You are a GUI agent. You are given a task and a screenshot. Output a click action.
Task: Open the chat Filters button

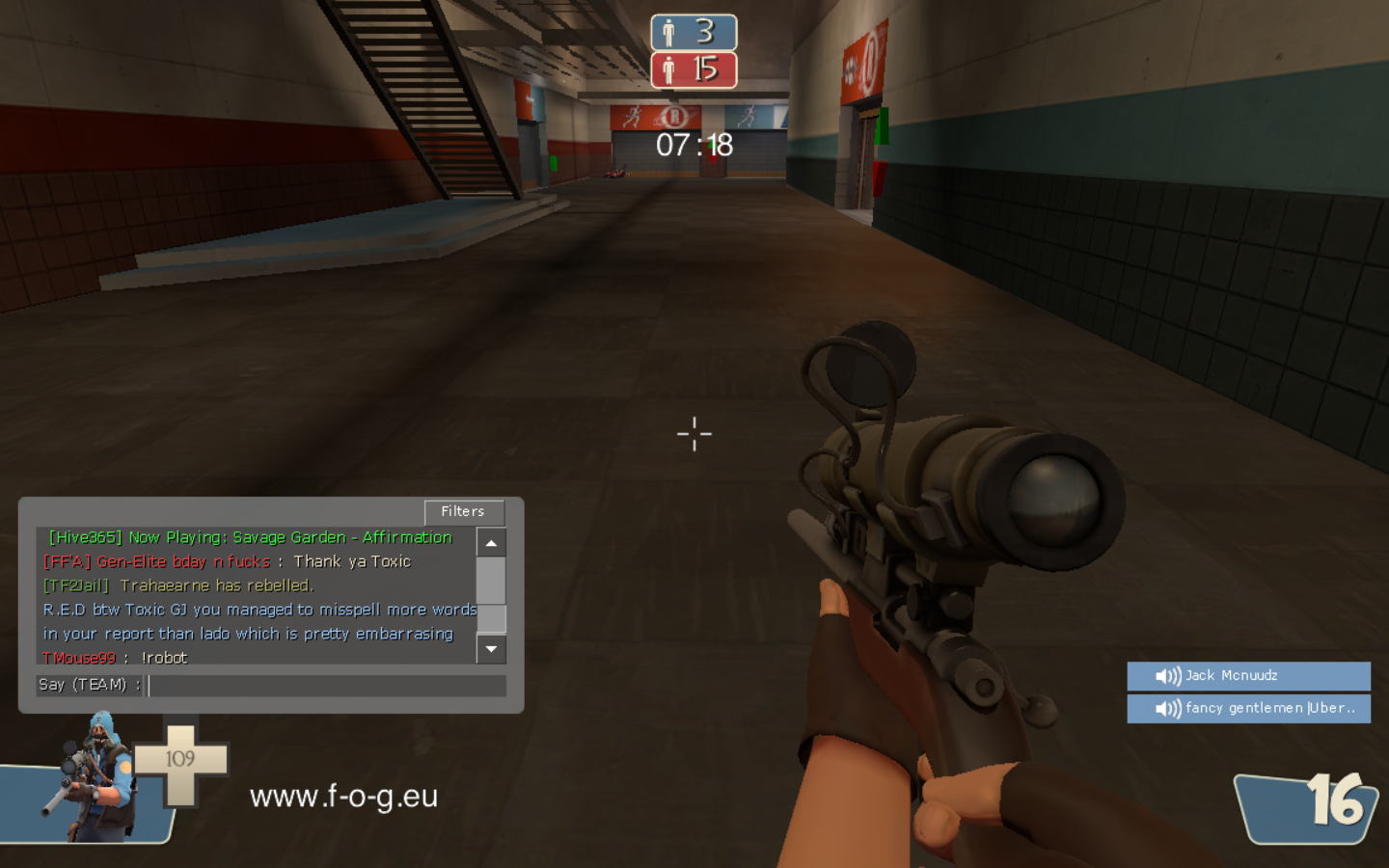point(463,512)
